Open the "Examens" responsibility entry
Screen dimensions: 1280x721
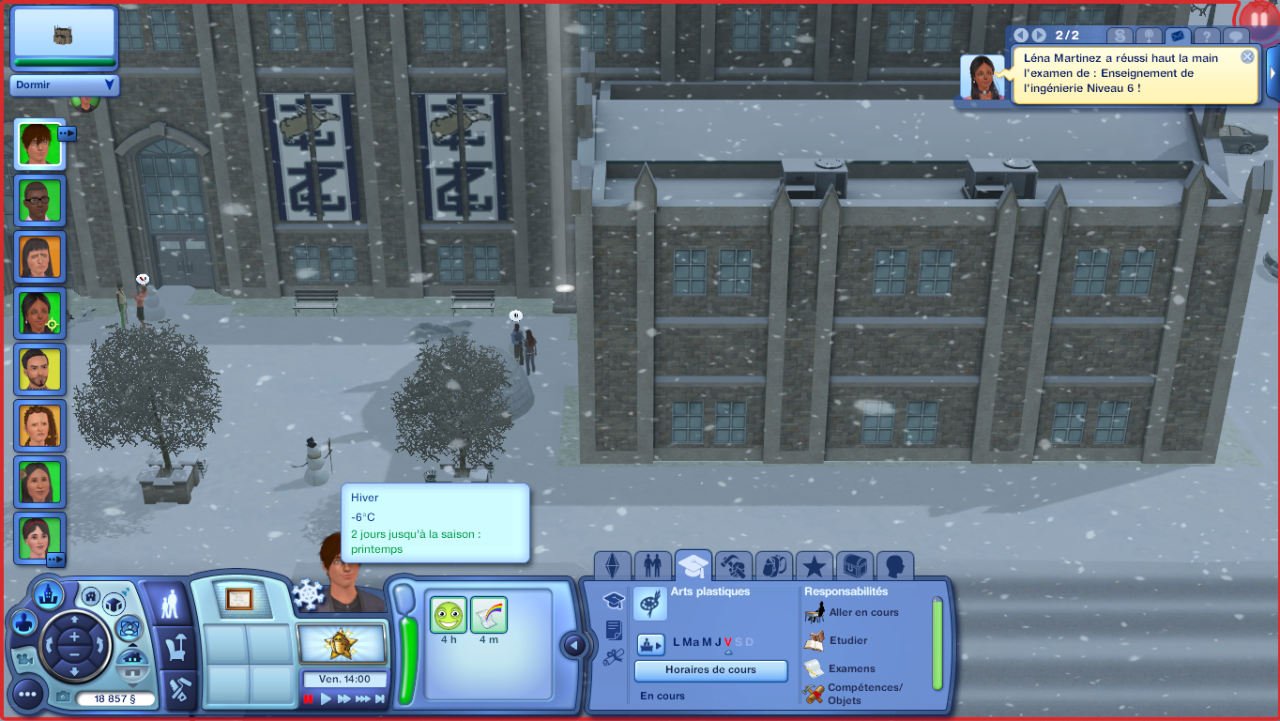tap(851, 668)
